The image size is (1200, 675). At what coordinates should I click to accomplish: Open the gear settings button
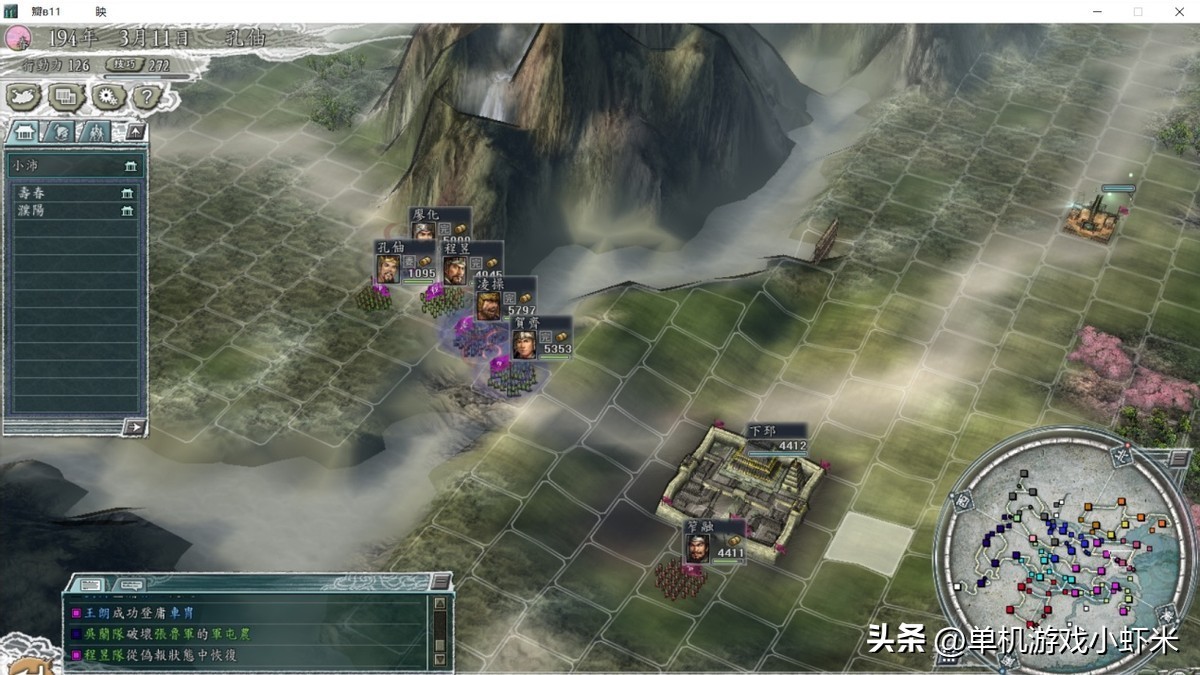pyautogui.click(x=106, y=96)
